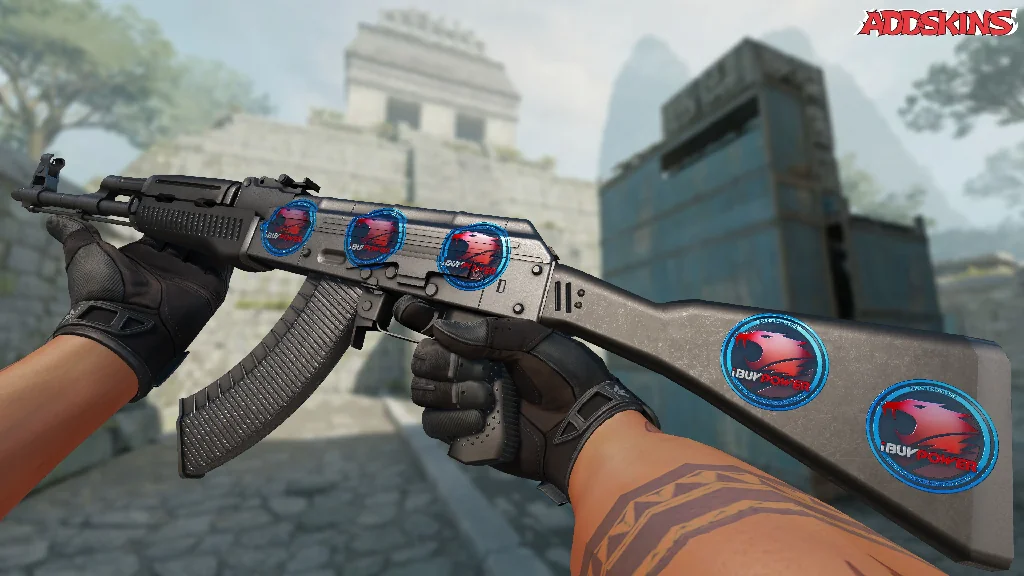
Task: Click the ADDSKINS logo watermark
Action: [937, 23]
